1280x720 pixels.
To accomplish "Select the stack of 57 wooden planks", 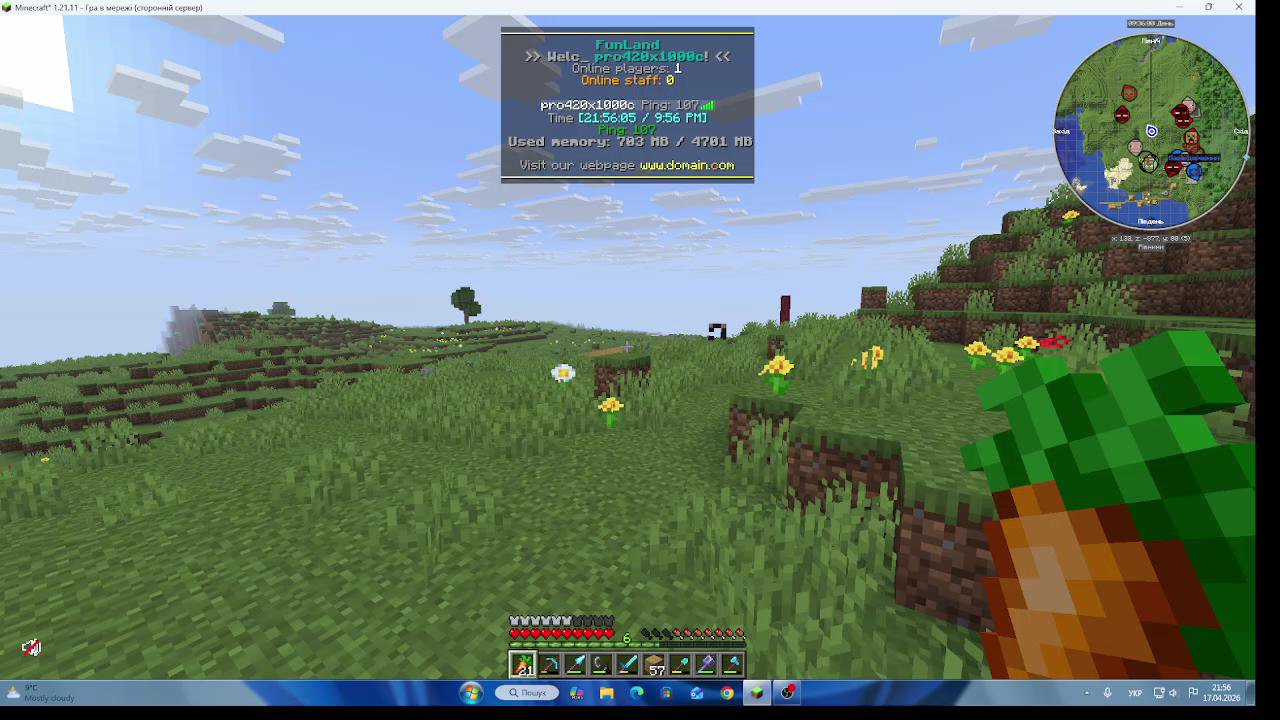I will 655,664.
